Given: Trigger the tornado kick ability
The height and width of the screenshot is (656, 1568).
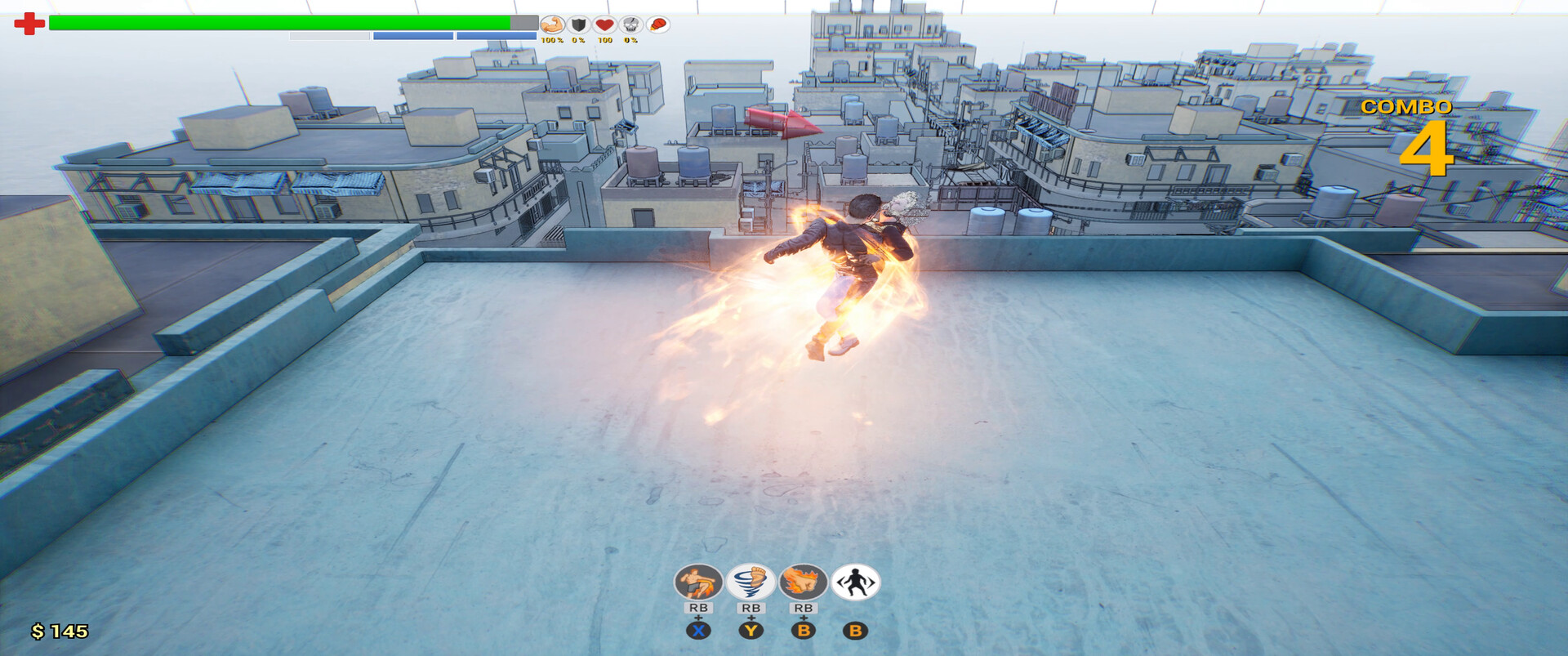Looking at the screenshot, I should [x=751, y=582].
